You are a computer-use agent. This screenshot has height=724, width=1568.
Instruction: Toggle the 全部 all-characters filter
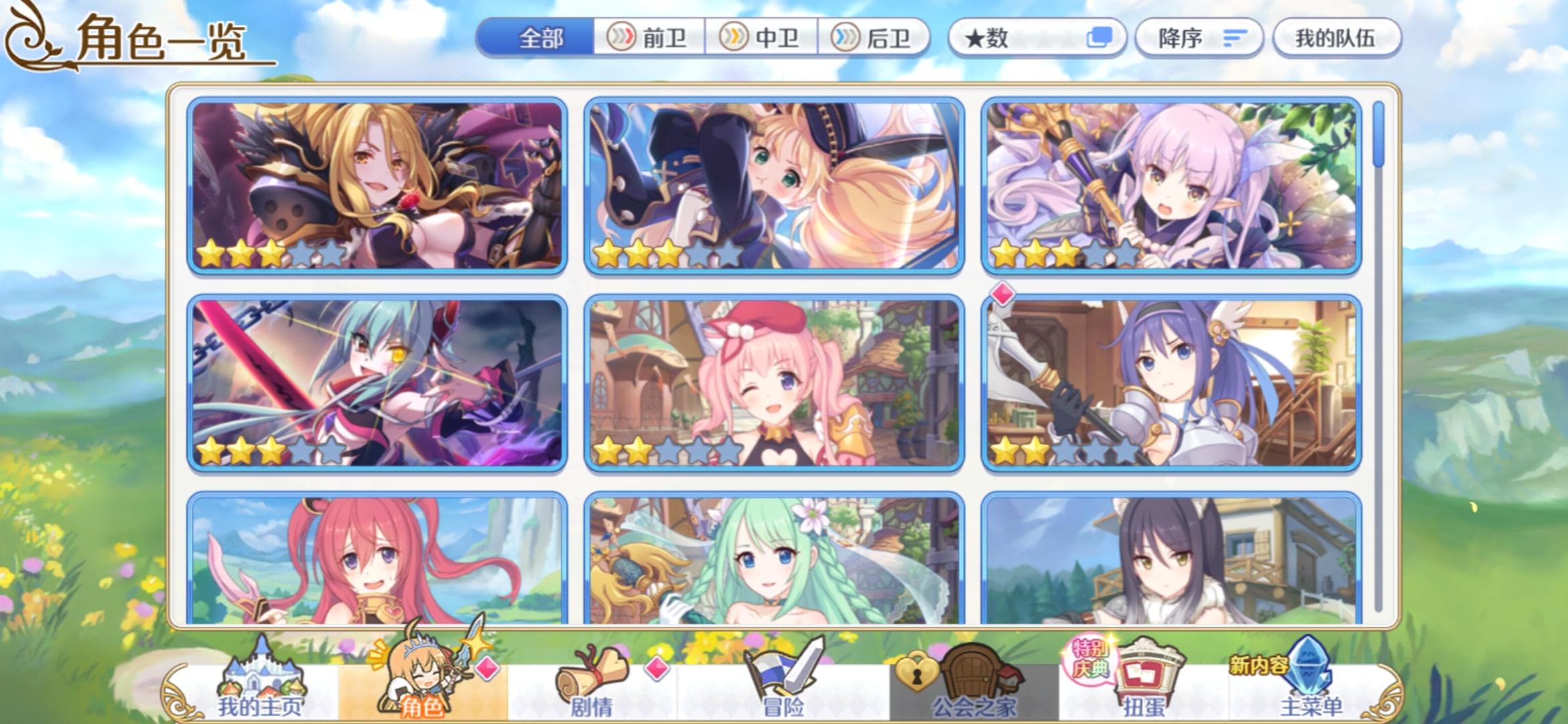[541, 38]
